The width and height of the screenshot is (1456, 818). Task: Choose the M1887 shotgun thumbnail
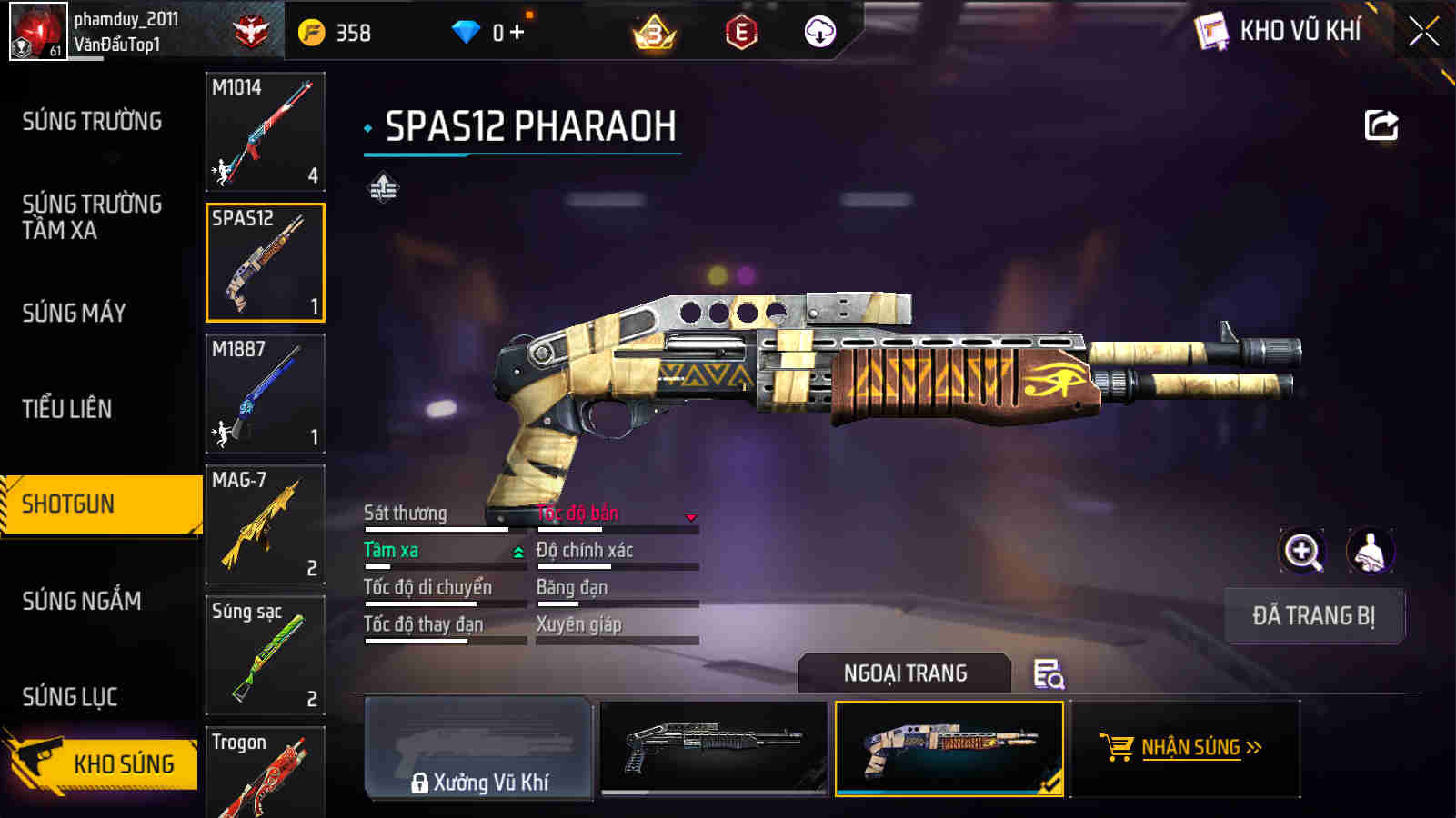pyautogui.click(x=265, y=393)
